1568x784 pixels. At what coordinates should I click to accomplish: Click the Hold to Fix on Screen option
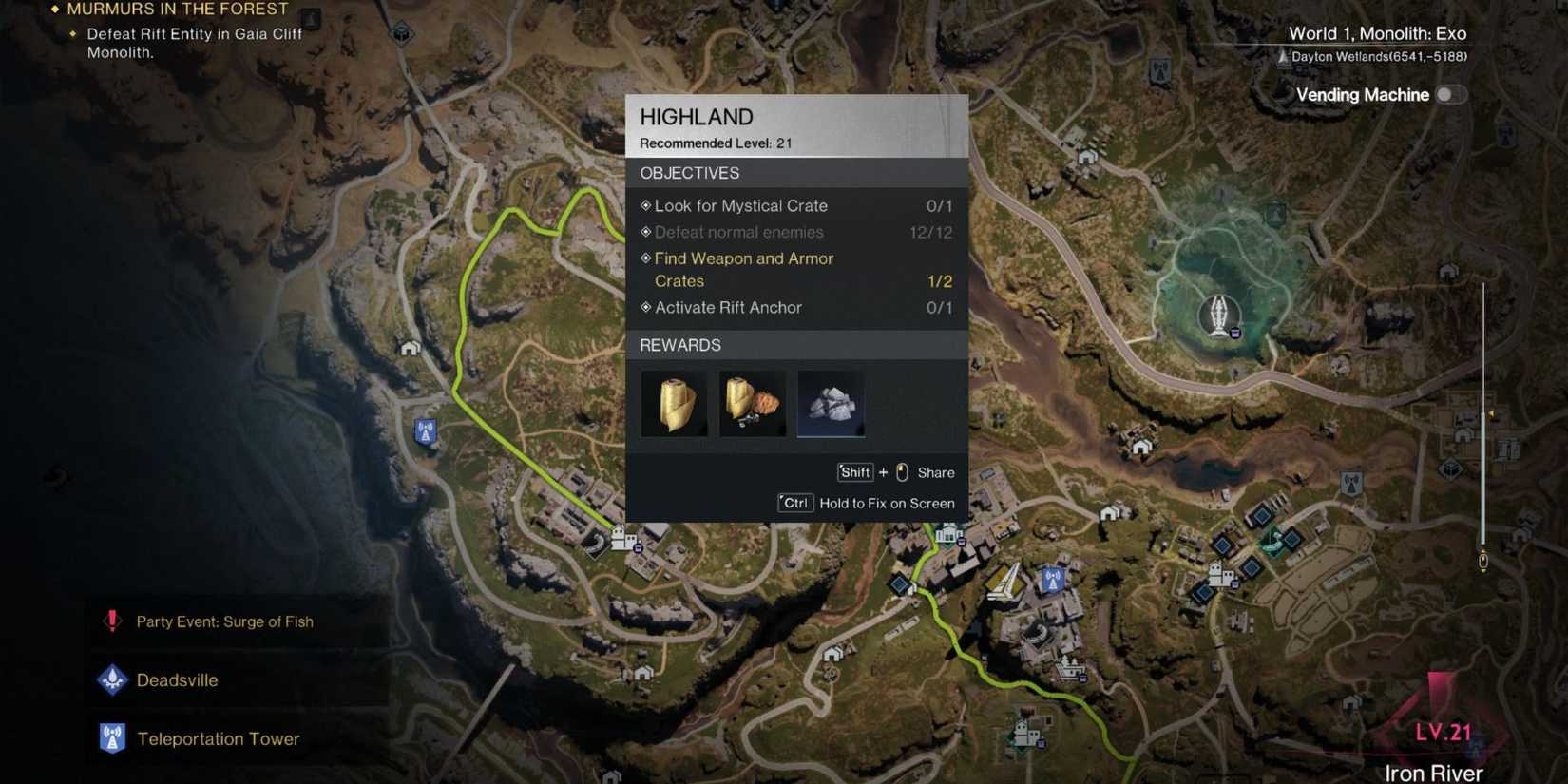[x=887, y=503]
